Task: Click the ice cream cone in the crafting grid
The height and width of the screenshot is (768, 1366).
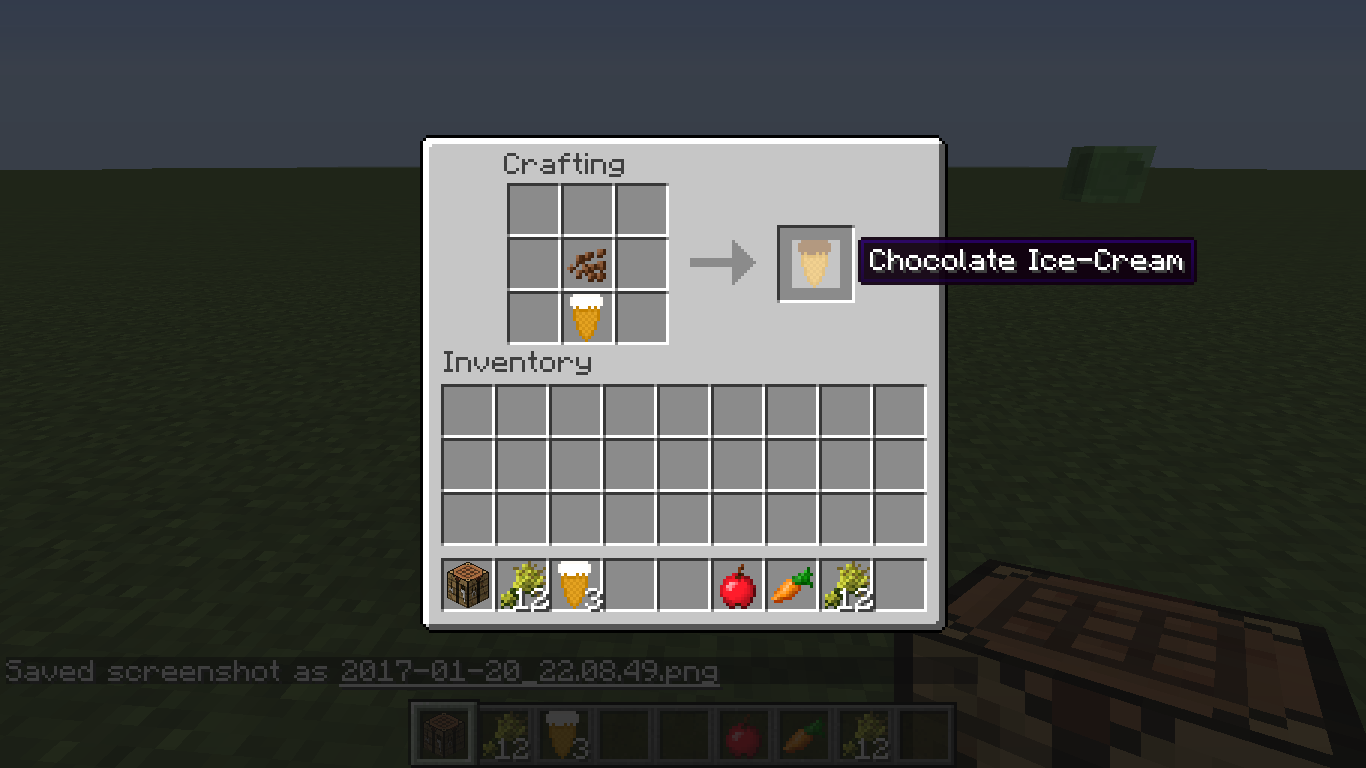Action: [586, 317]
